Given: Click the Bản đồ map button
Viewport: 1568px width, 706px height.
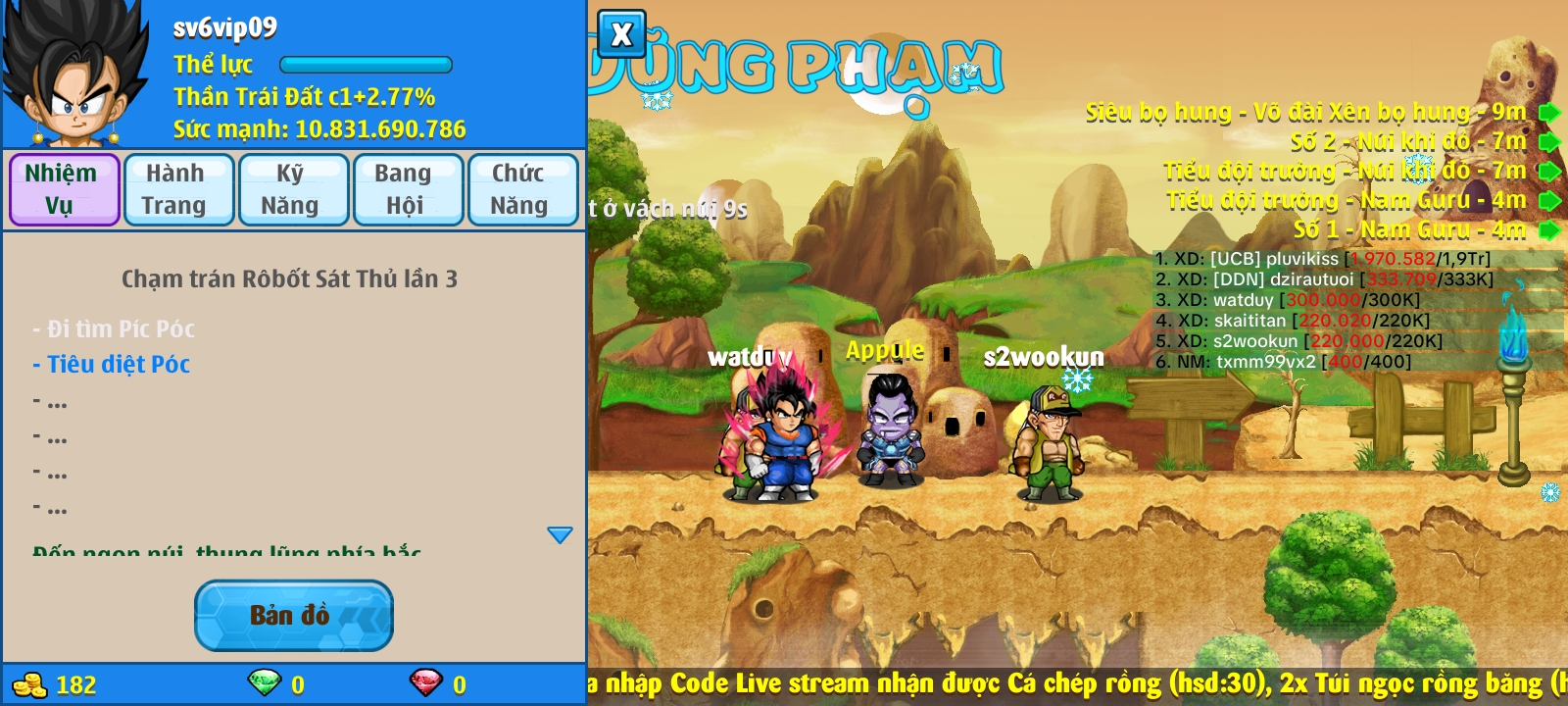Looking at the screenshot, I should (293, 616).
